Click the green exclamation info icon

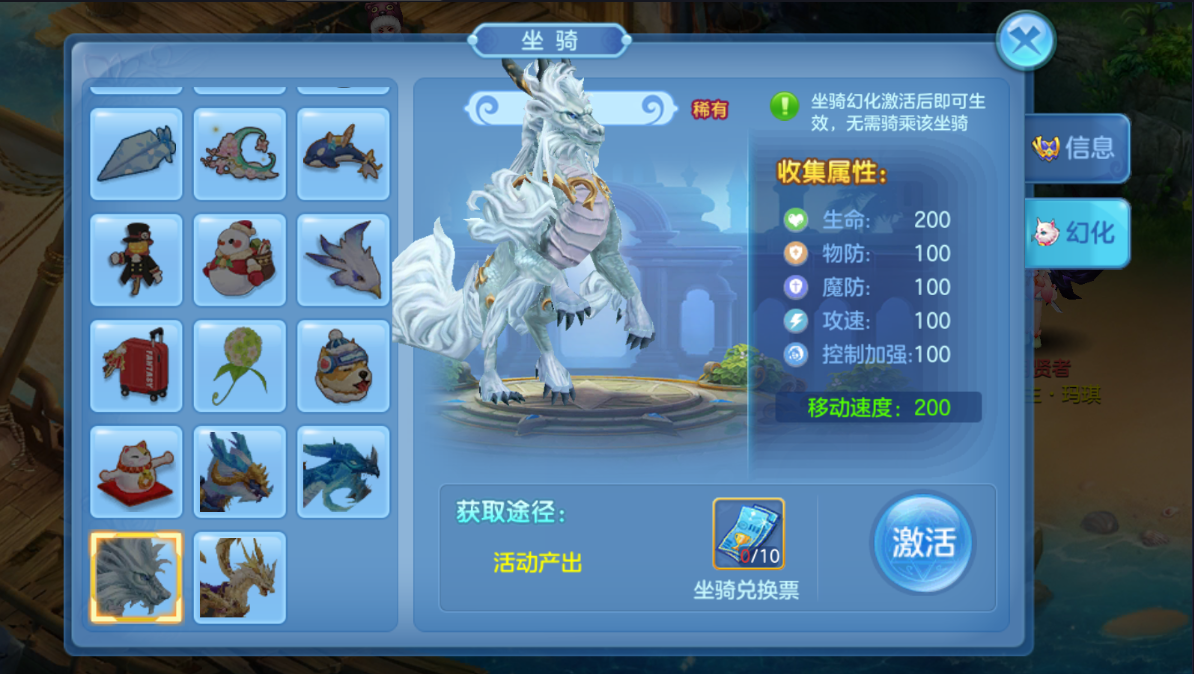pos(784,105)
